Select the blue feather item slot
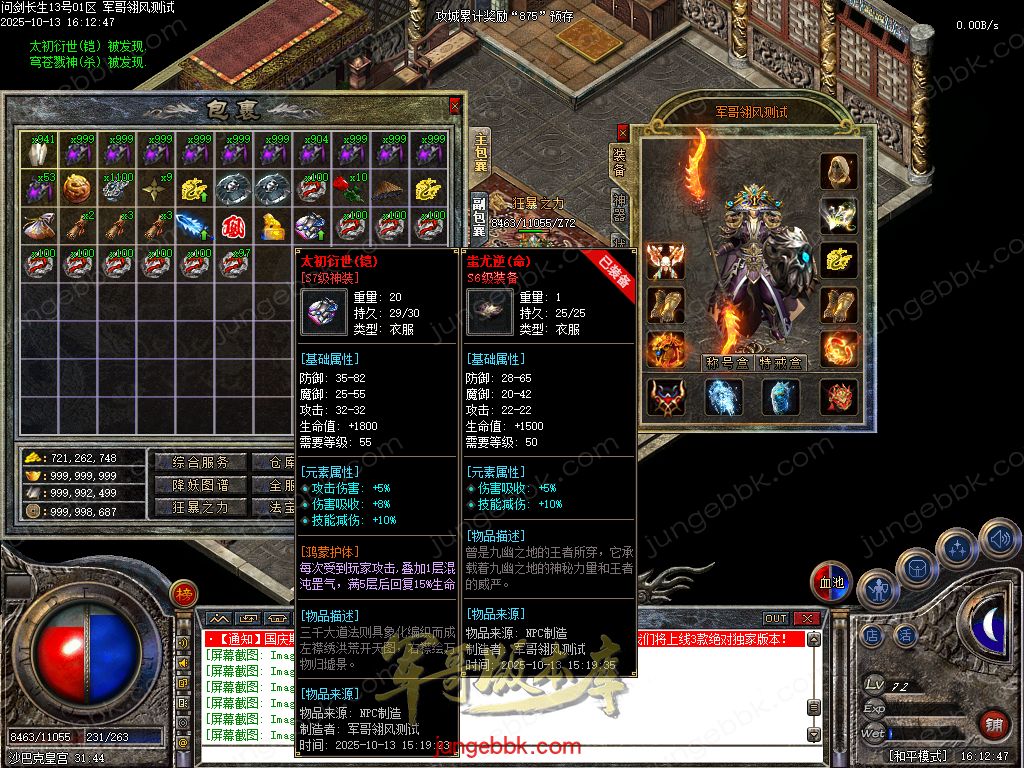This screenshot has width=1024, height=768. [x=193, y=226]
